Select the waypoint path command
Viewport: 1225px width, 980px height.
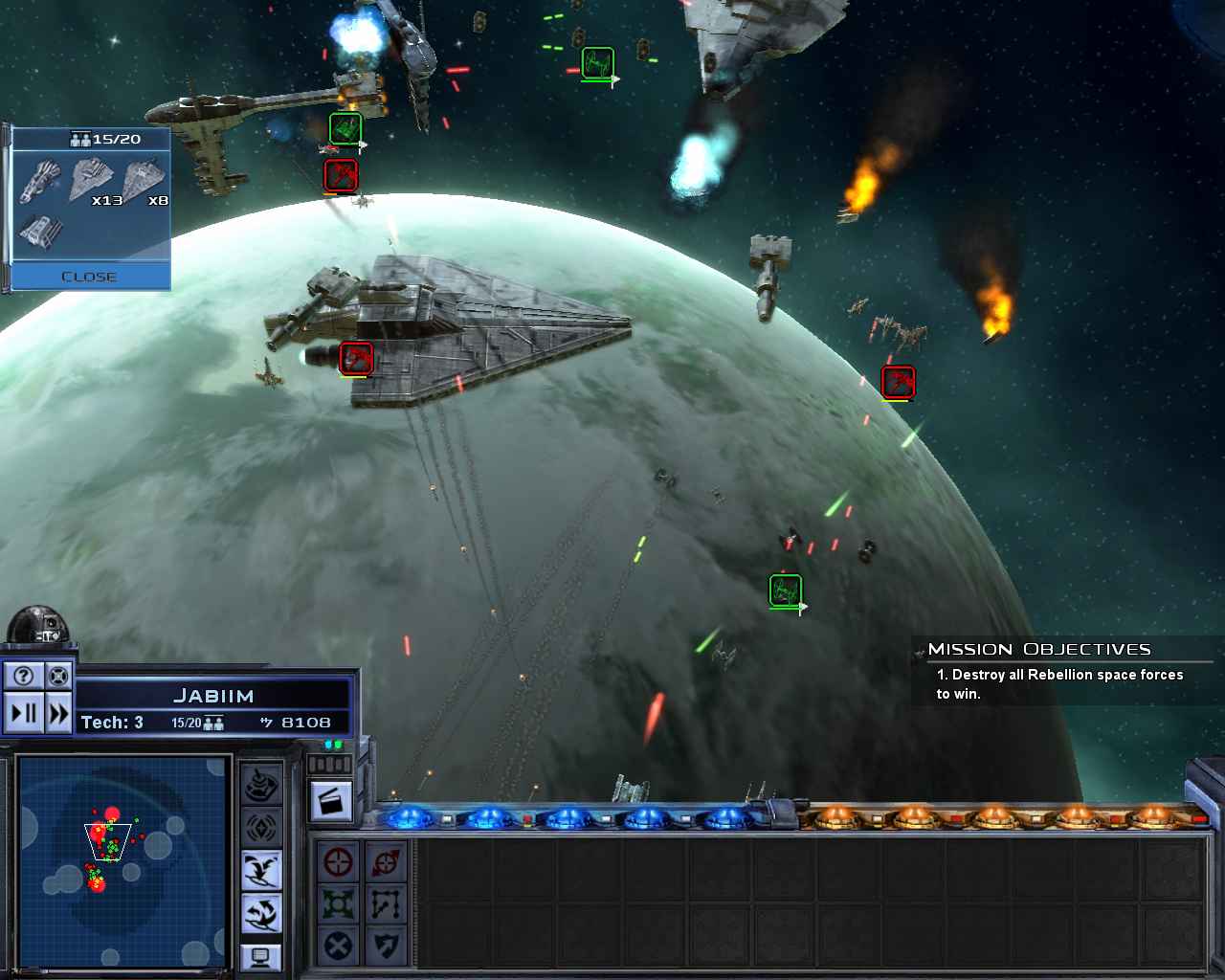click(x=386, y=904)
